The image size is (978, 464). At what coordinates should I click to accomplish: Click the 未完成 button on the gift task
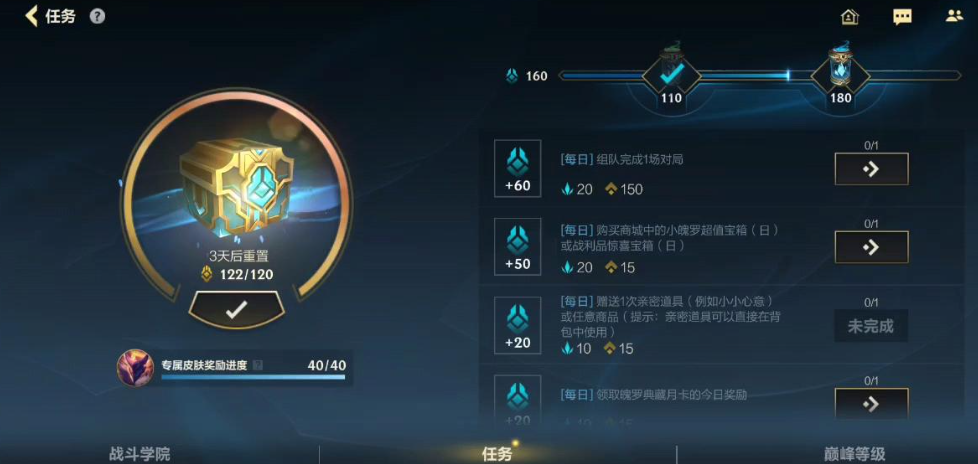pyautogui.click(x=871, y=326)
